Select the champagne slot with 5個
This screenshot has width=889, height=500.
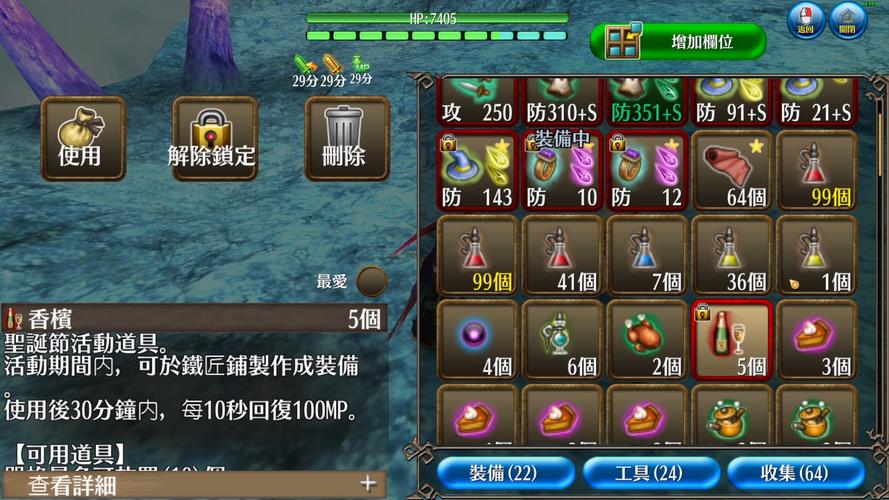(x=732, y=340)
